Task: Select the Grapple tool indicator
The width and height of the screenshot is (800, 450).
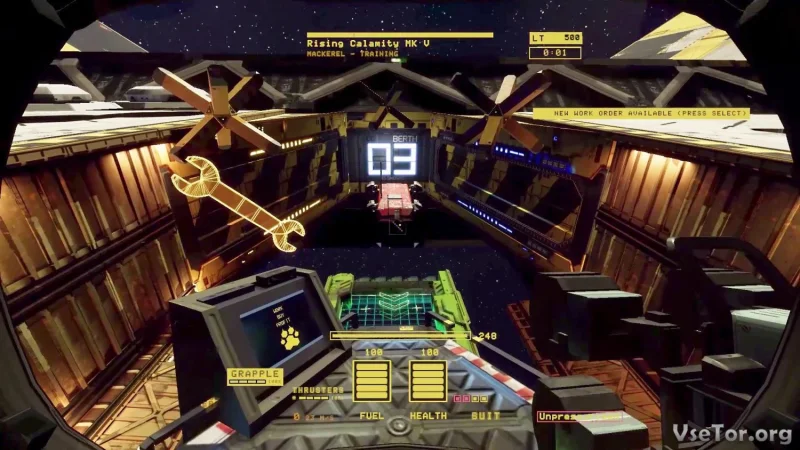Action: tap(255, 375)
